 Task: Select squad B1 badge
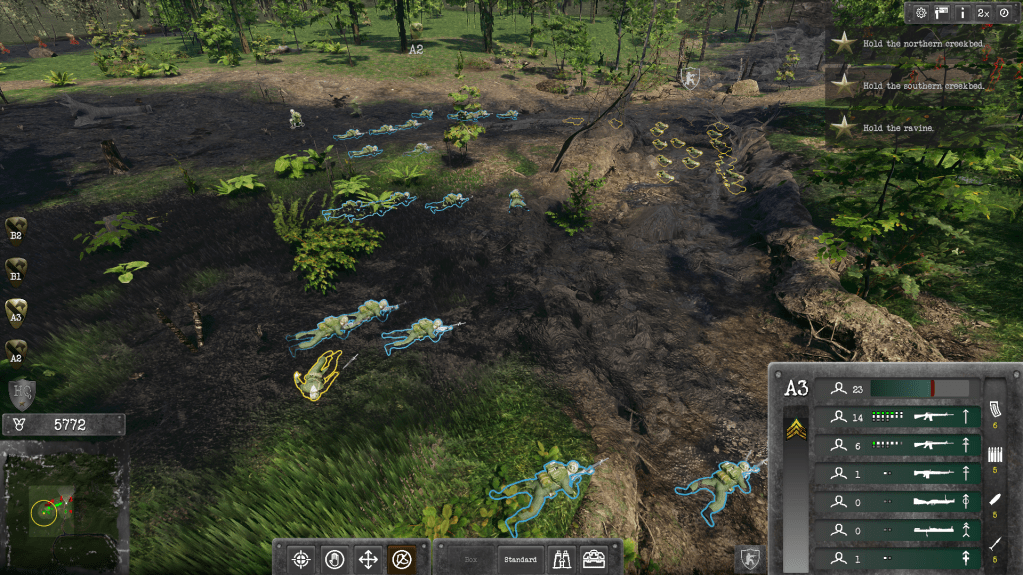click(16, 269)
